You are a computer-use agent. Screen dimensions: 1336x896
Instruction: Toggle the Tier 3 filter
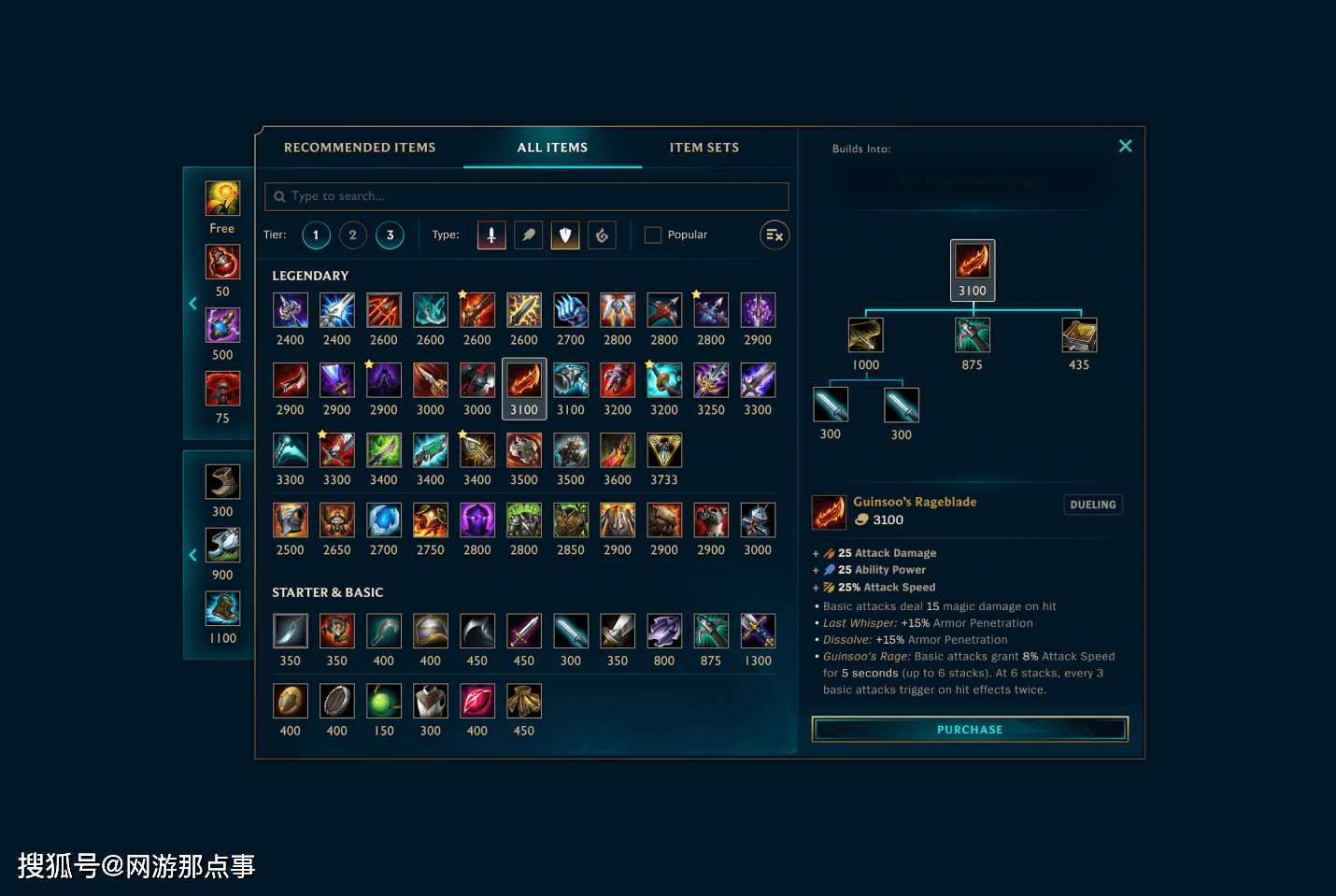coord(390,235)
